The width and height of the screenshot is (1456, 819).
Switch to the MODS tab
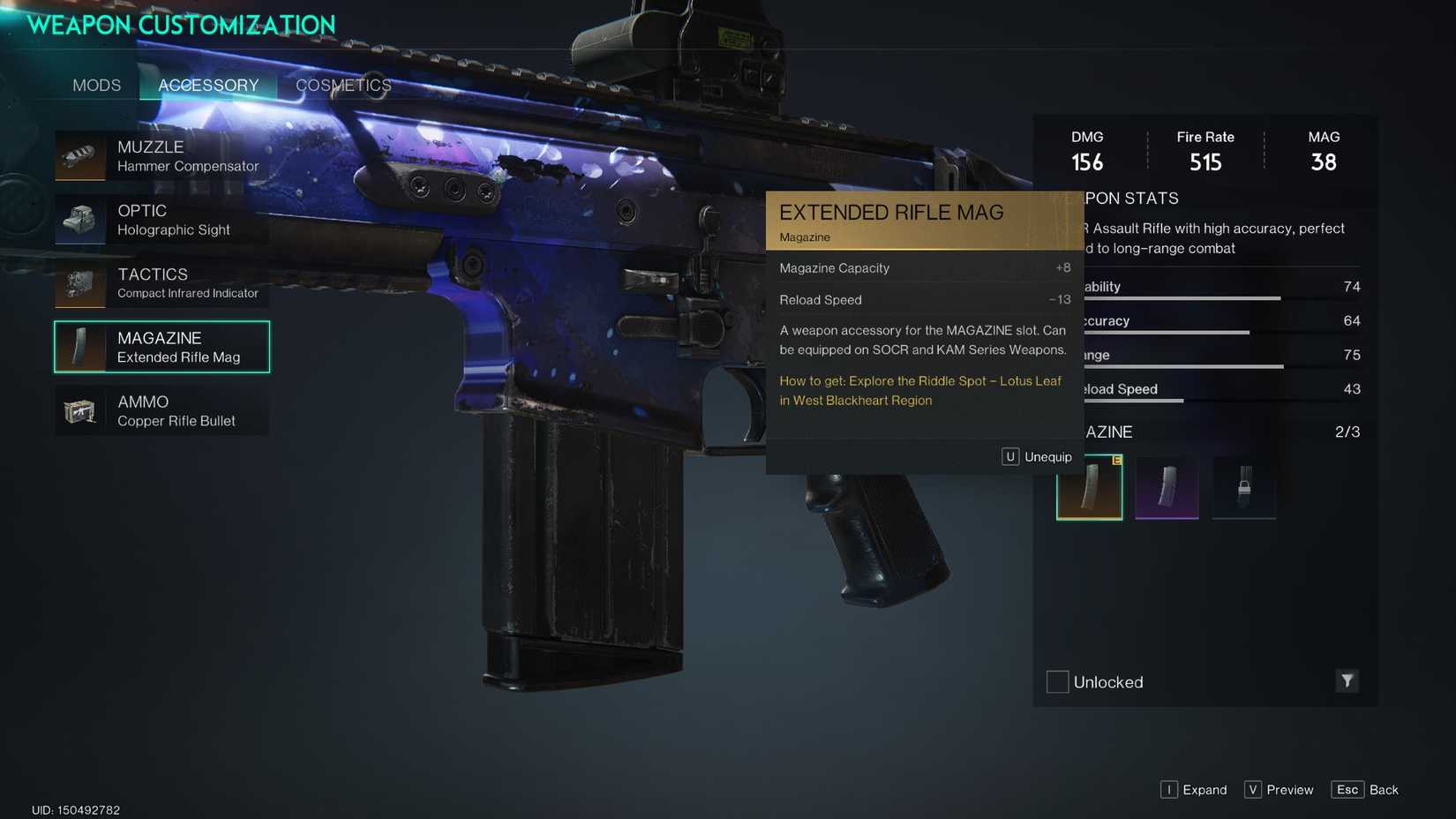click(96, 85)
